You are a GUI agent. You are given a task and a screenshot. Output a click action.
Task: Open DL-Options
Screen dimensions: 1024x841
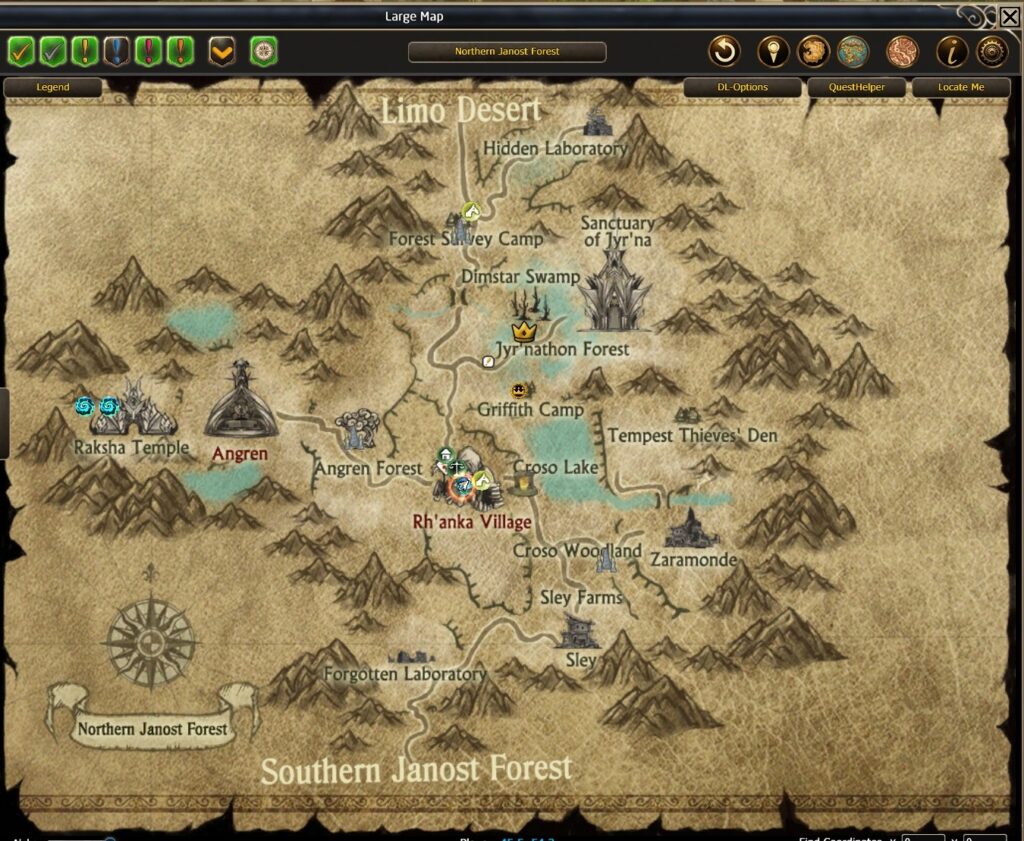(x=742, y=87)
